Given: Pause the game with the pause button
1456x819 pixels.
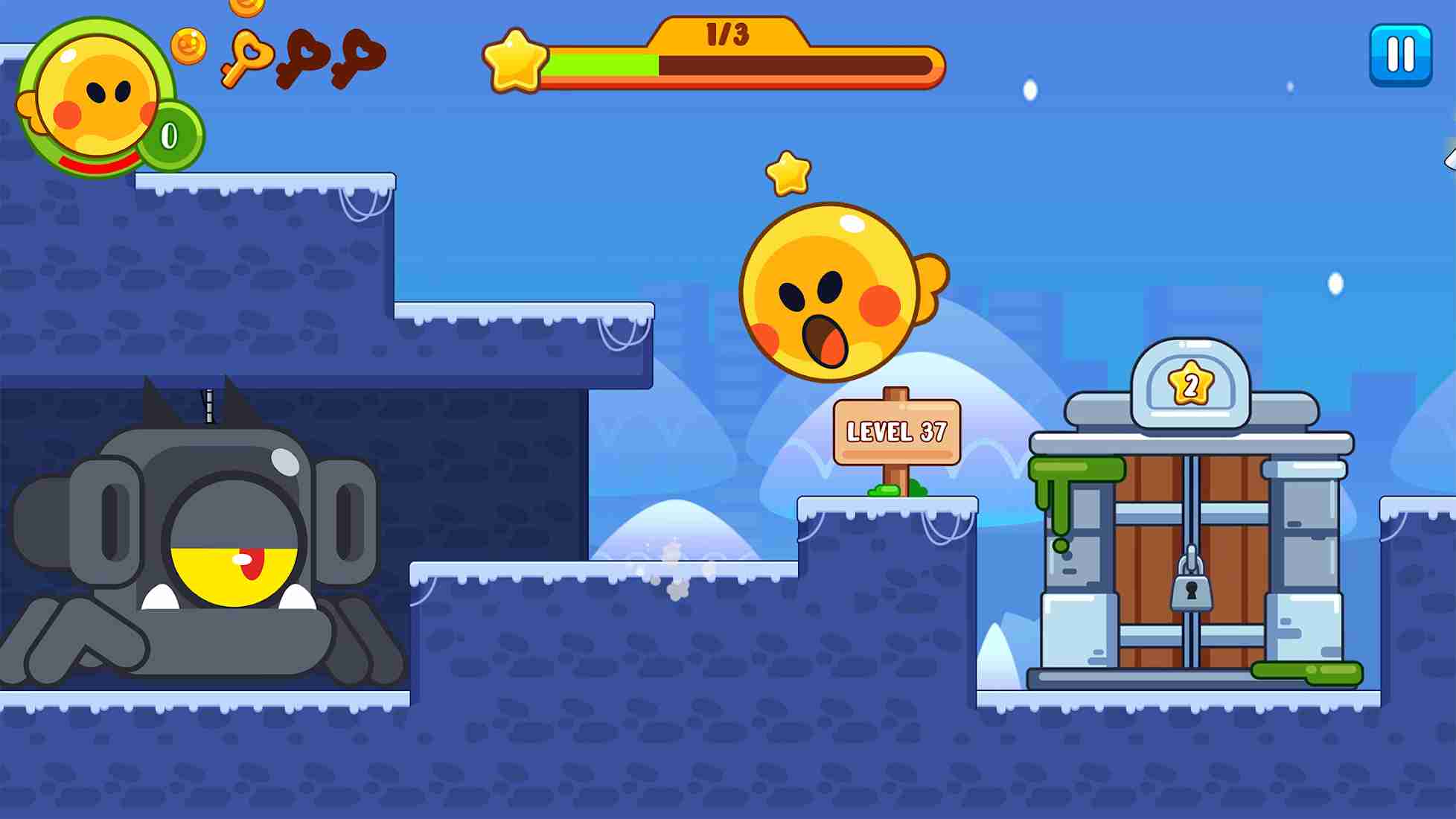Looking at the screenshot, I should point(1400,51).
